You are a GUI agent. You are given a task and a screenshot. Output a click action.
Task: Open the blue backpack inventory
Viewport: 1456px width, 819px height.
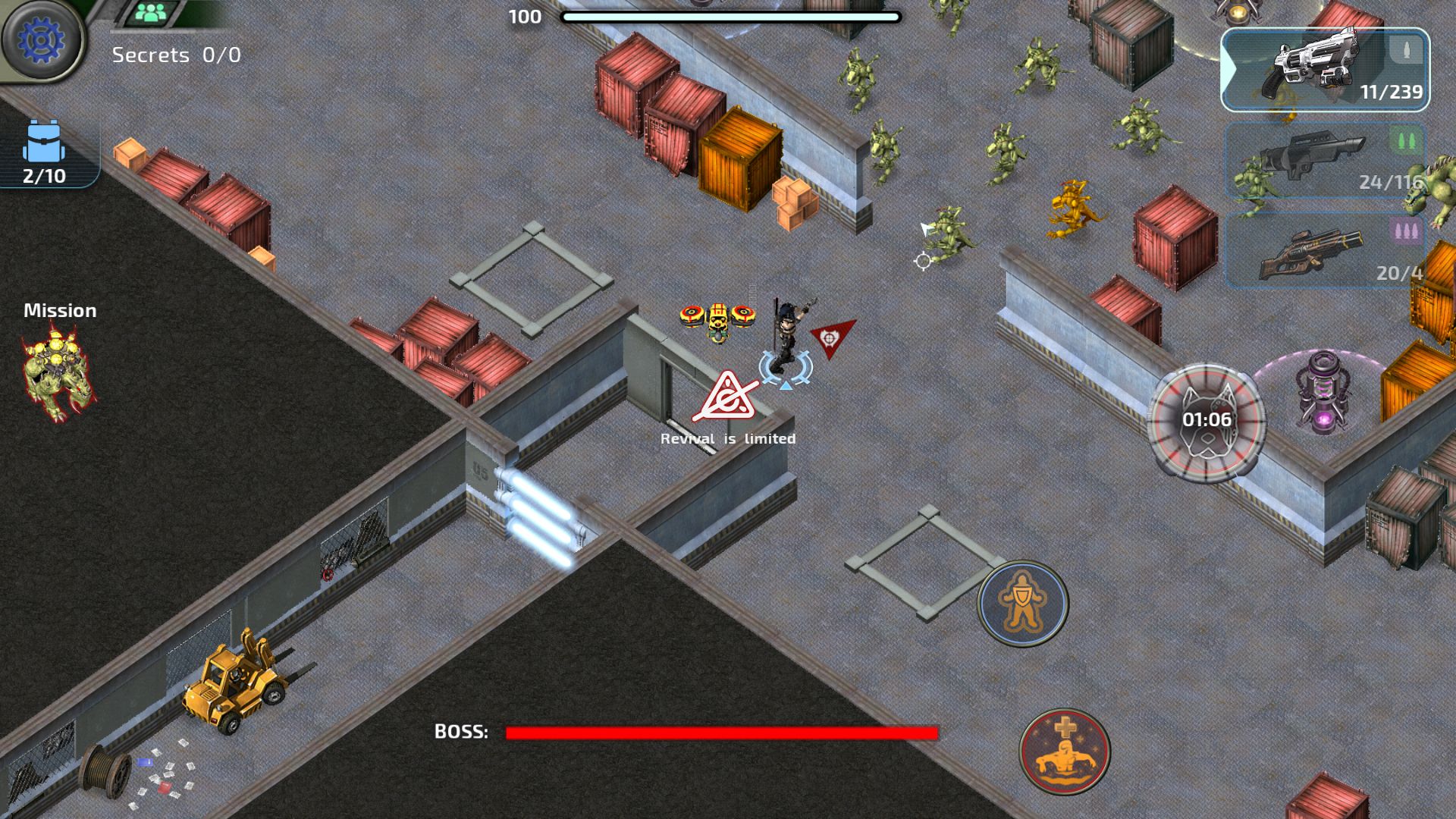pos(44,152)
